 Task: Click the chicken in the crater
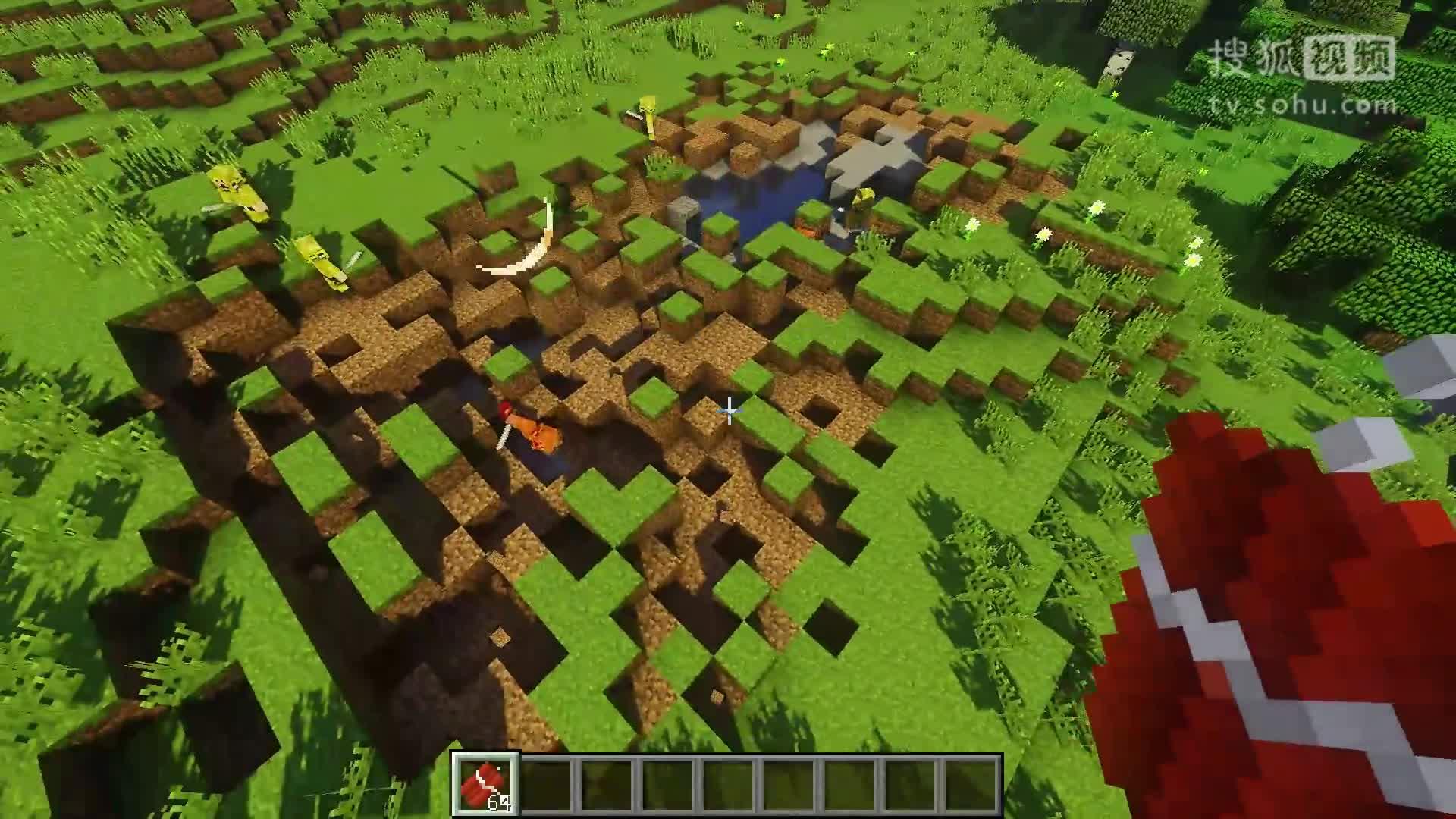point(531,428)
